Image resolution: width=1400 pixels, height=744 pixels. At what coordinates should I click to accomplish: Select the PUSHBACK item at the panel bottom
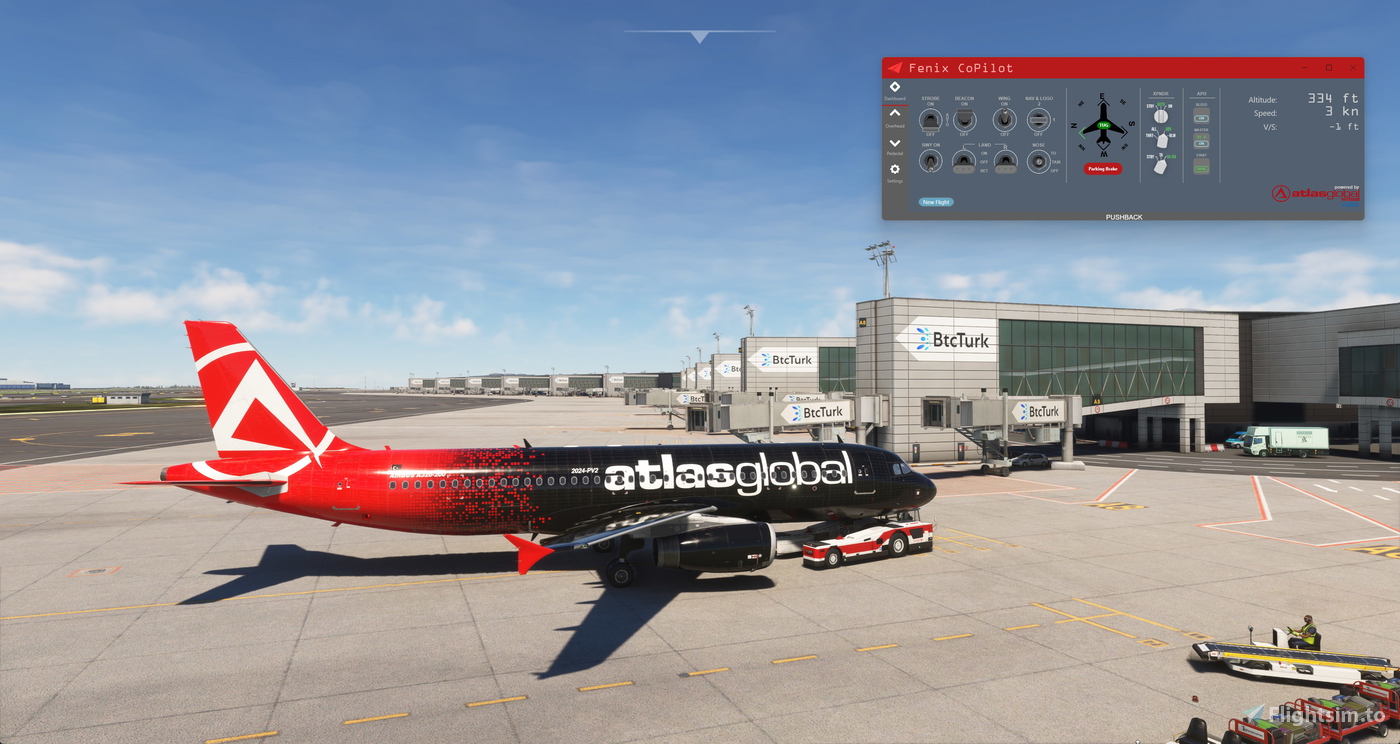tap(1126, 216)
